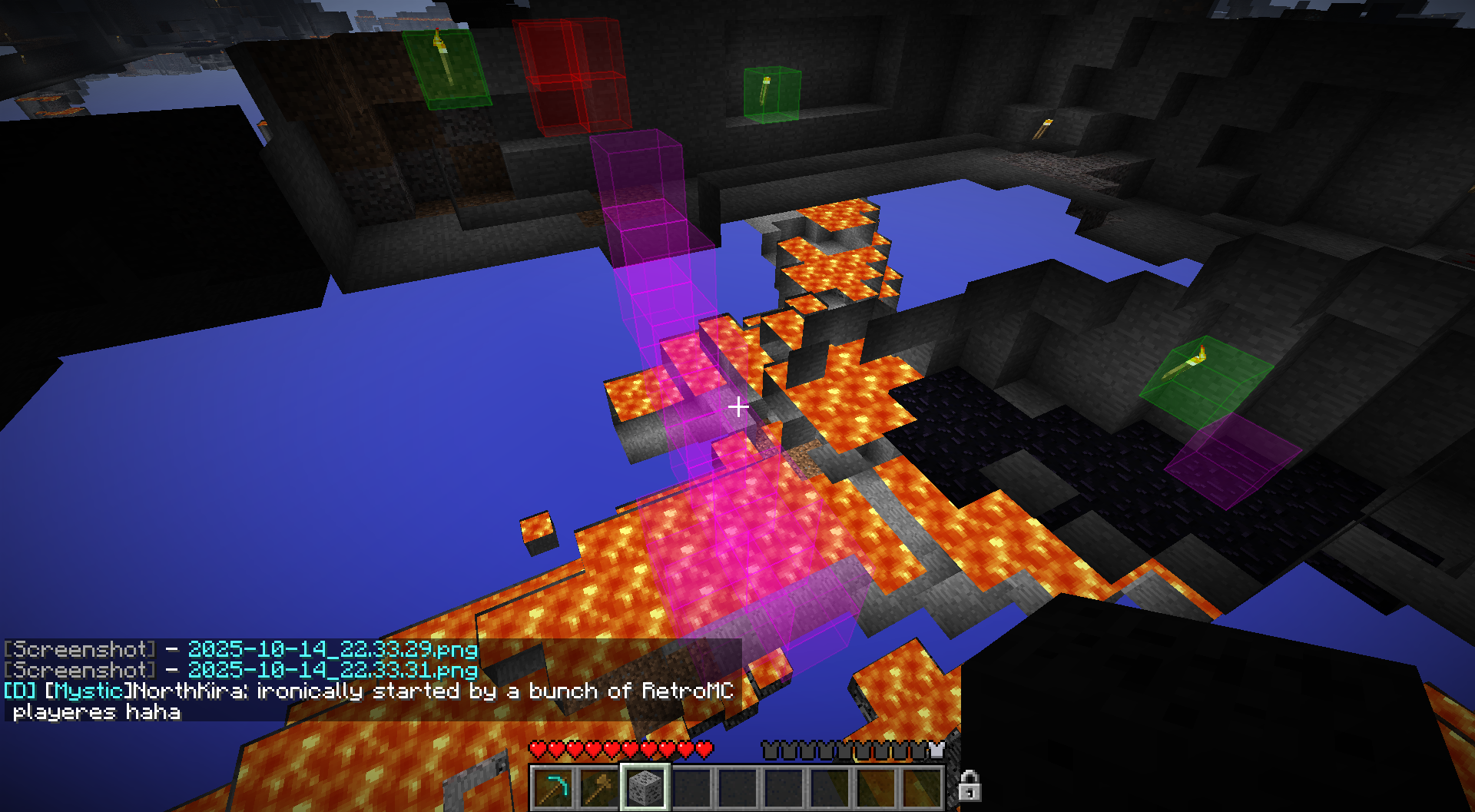Open the 2025-10-14_22.33.31.png screenshot link

point(333,671)
